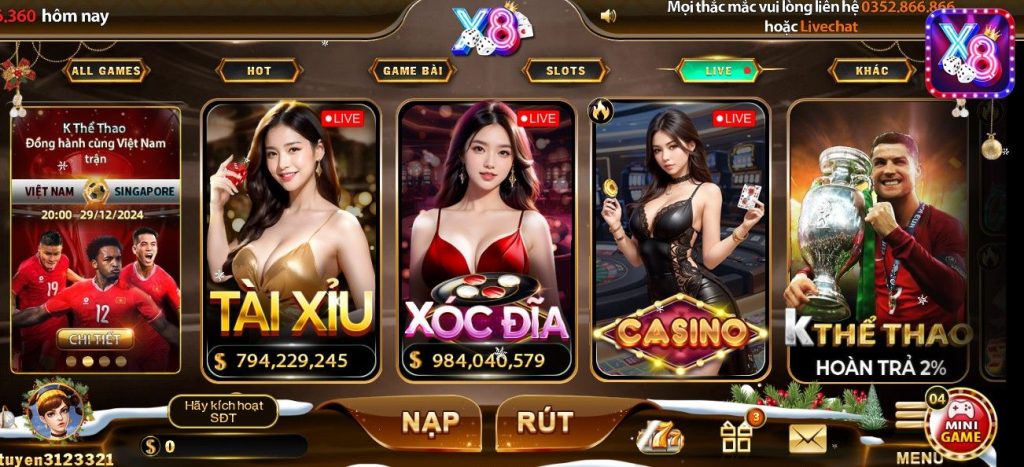Open the HOT games tab
Screen dimensions: 1024x467
pos(259,71)
